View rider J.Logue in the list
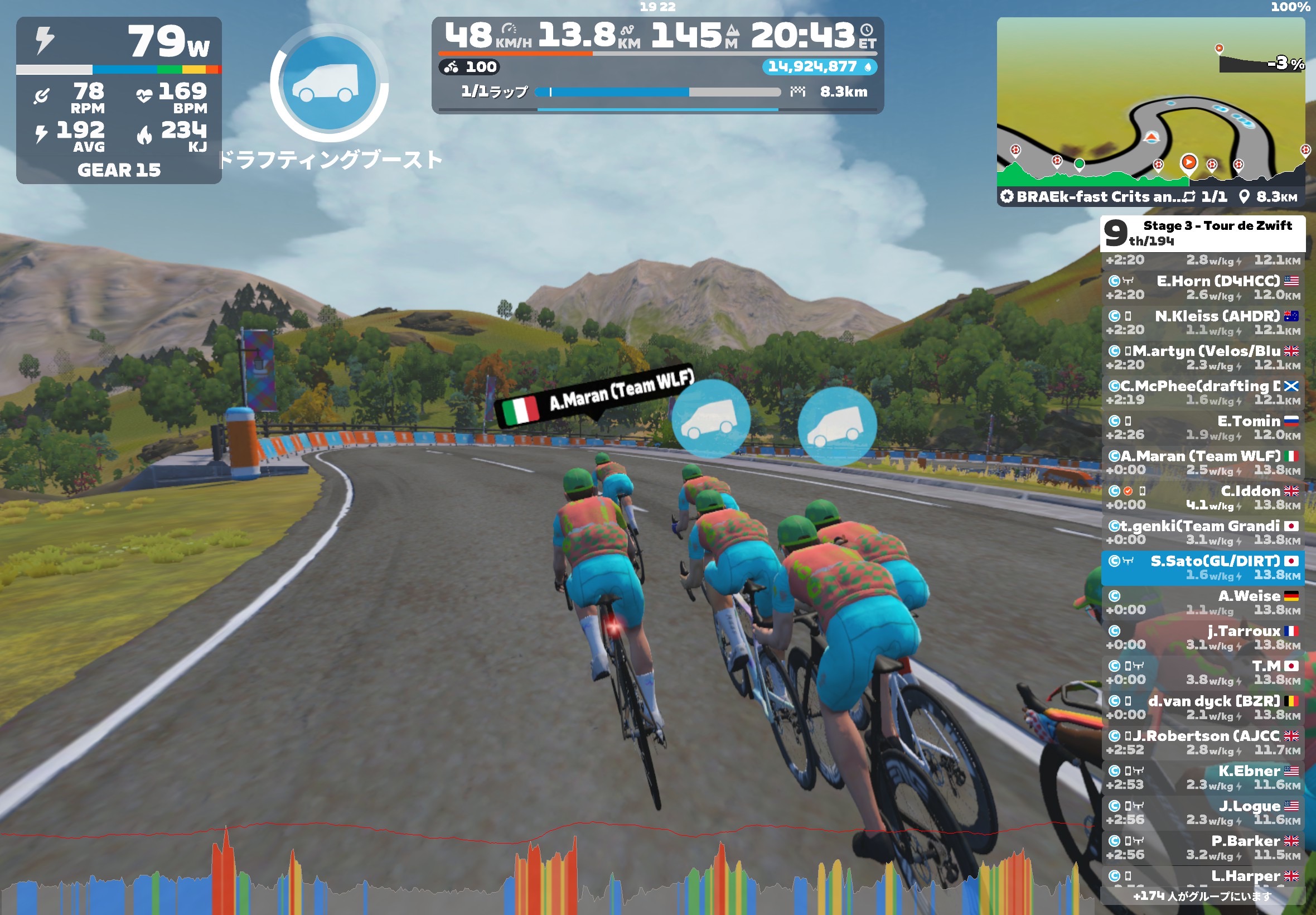The width and height of the screenshot is (1316, 915). 1202,812
